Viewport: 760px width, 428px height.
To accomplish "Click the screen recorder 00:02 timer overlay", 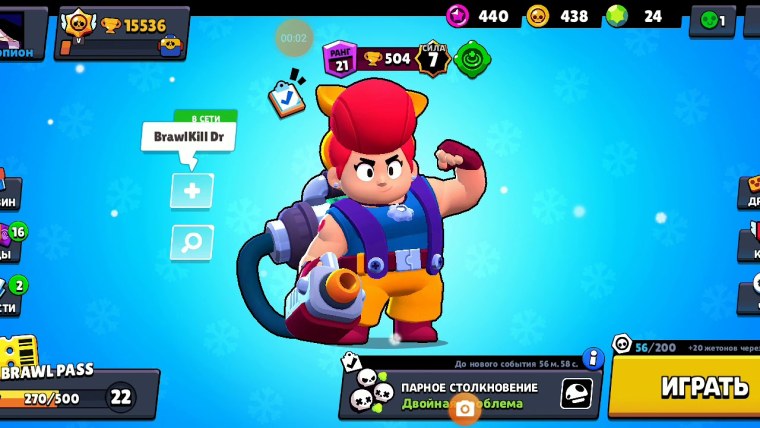I will click(293, 37).
